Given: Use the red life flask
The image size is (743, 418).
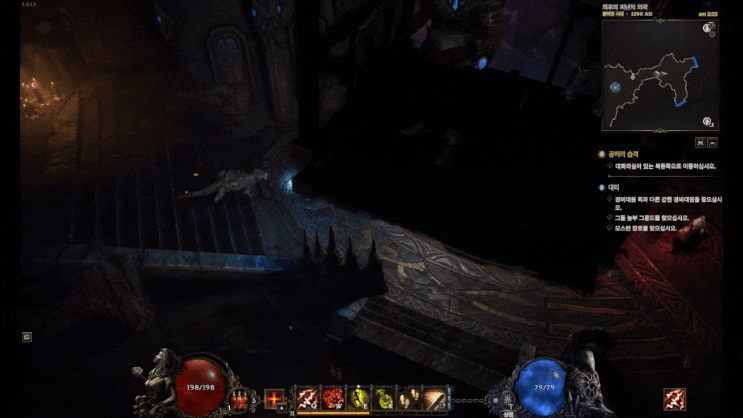Looking at the screenshot, I should coord(240,400).
